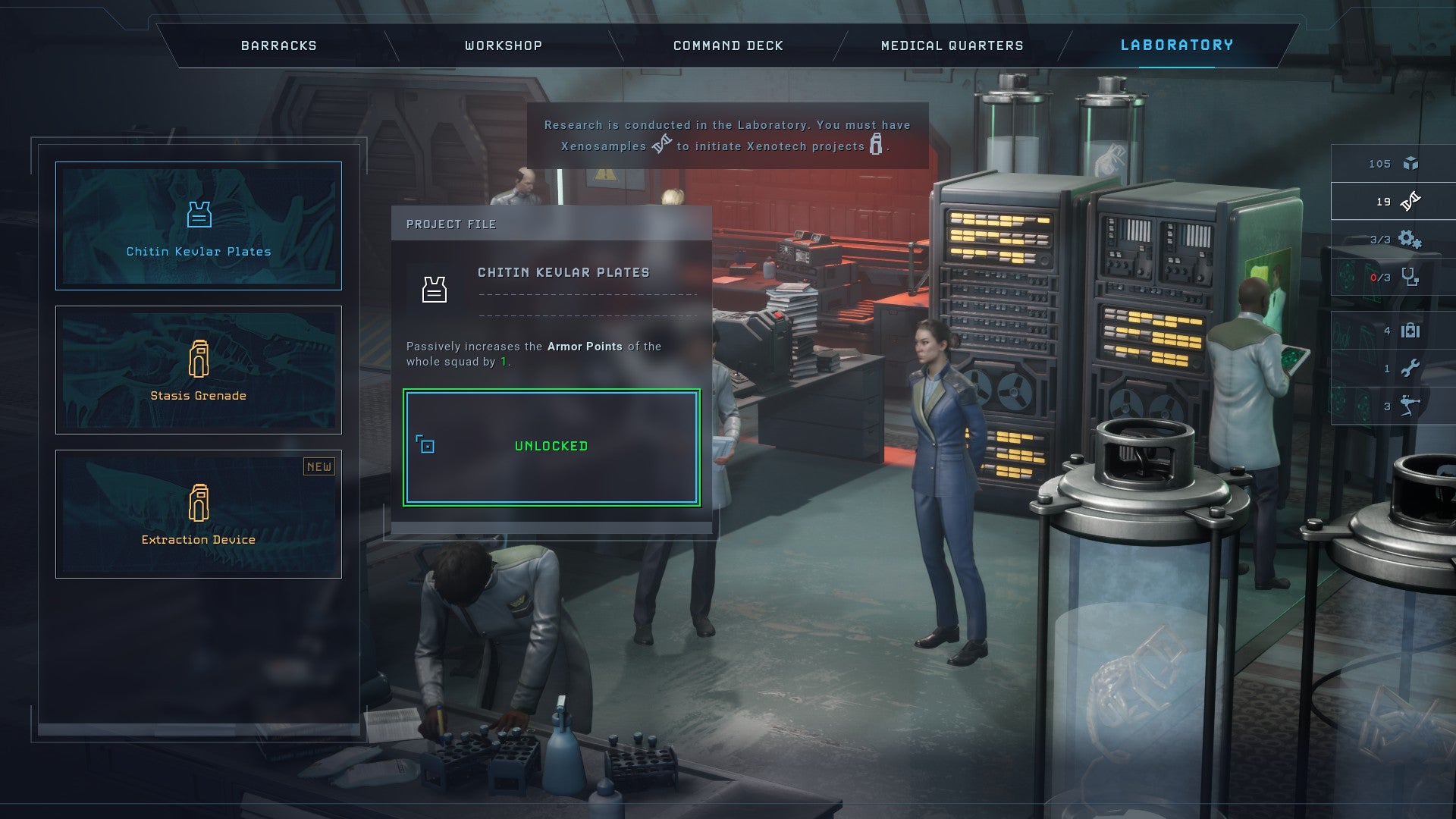Screen dimensions: 1456x819
Task: Click the gears engineering capacity icon
Action: 1410,240
